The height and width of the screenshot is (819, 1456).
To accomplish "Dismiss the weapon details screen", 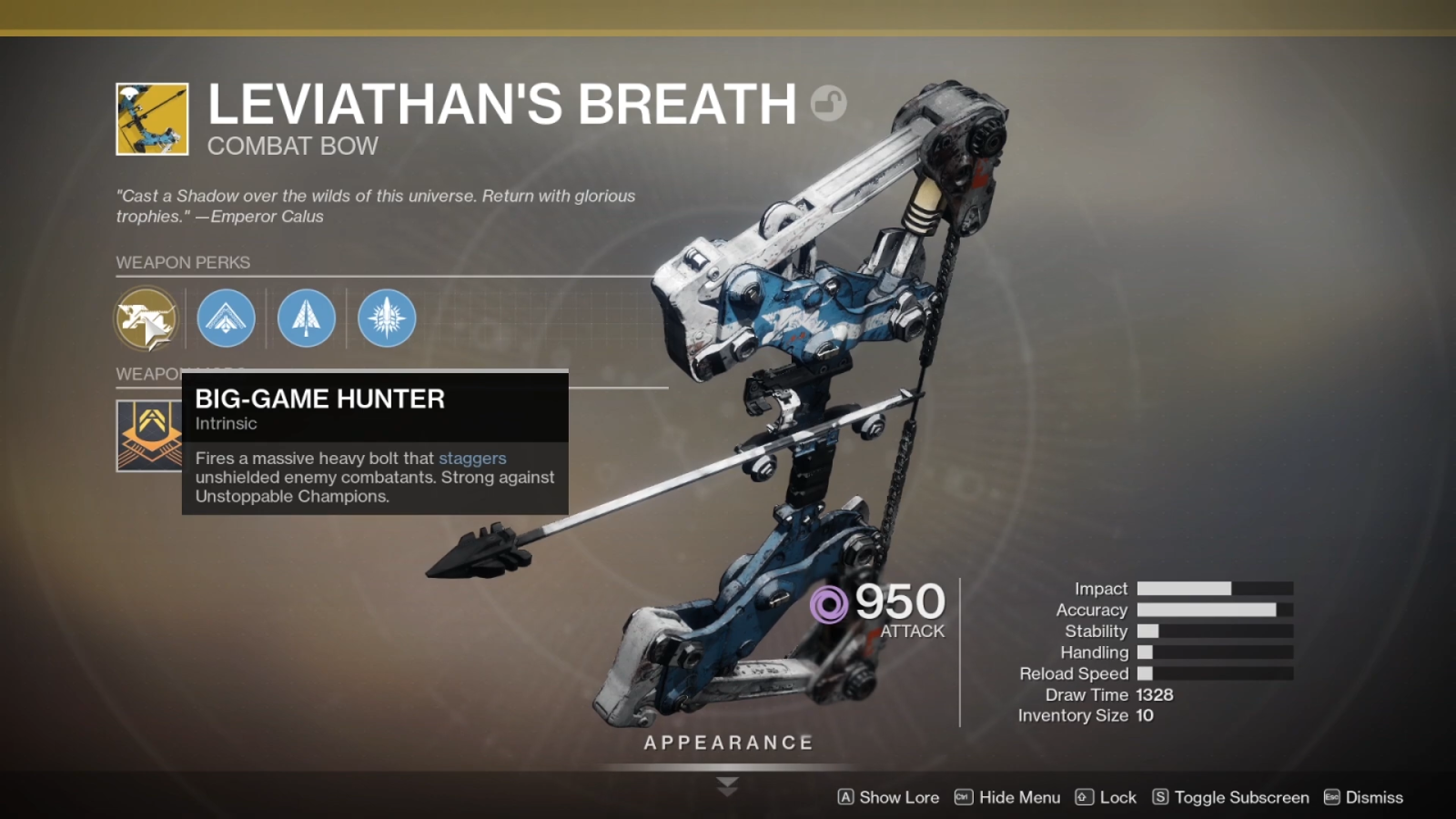I will 1363,797.
